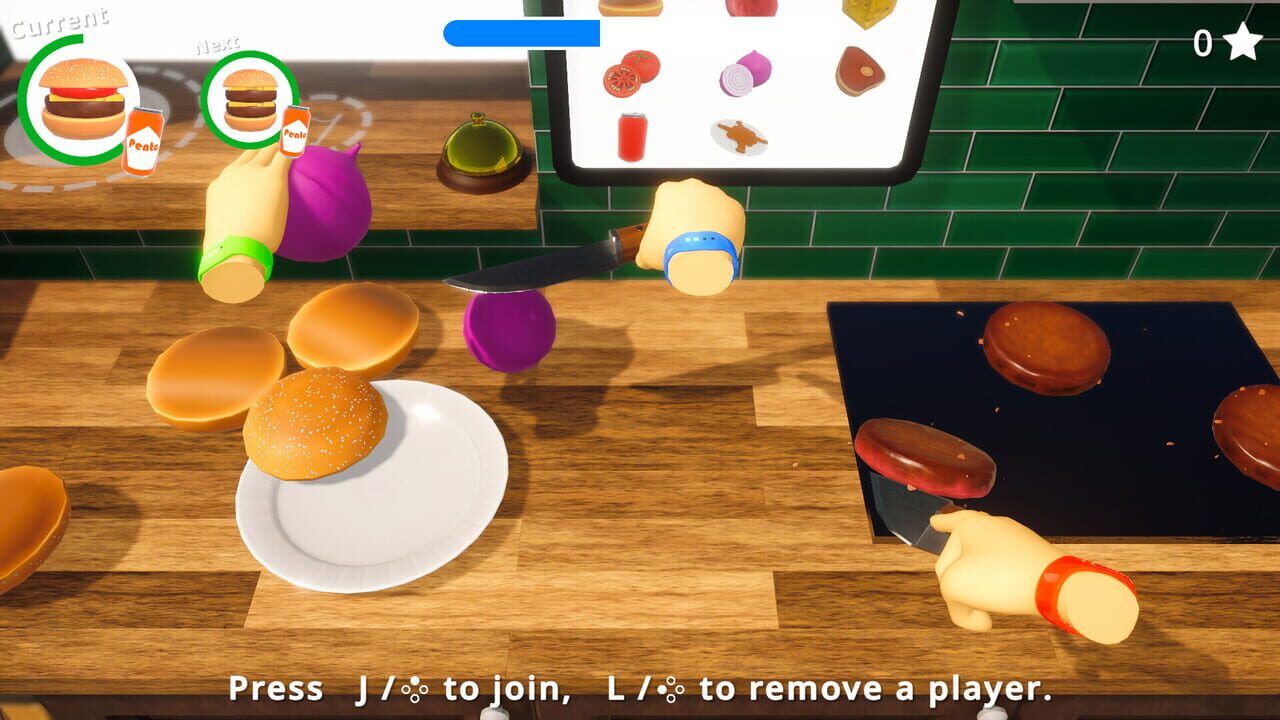The height and width of the screenshot is (720, 1280).
Task: View the Next order burger
Action: click(252, 100)
